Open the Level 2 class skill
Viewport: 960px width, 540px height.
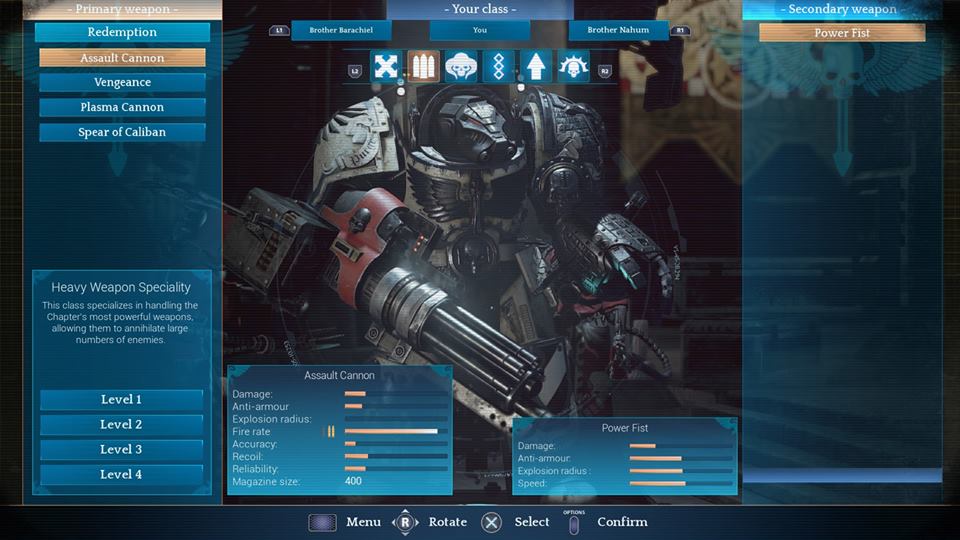[121, 425]
